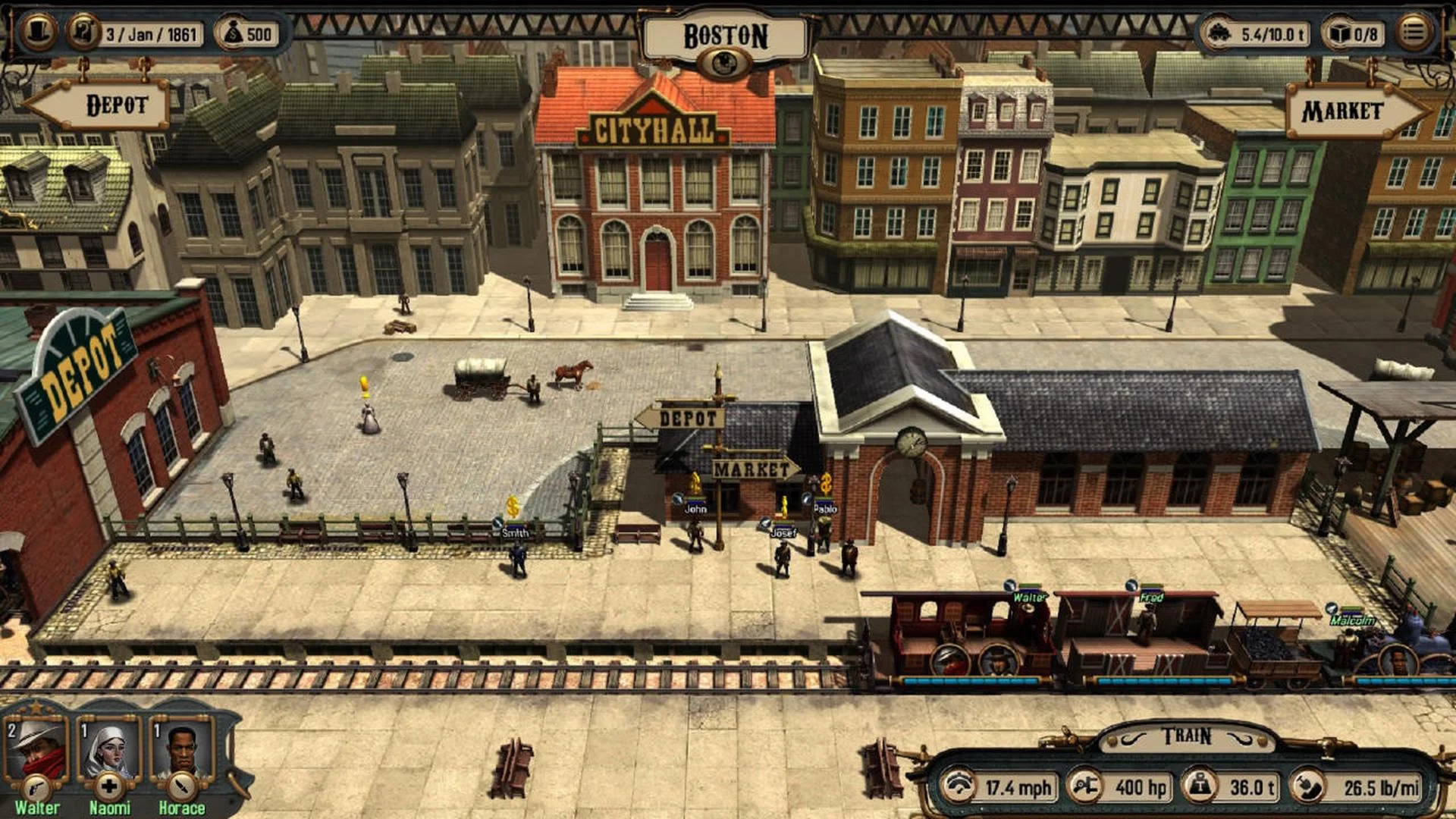
Task: Click the eye emblem below the Boston sign
Action: point(726,59)
